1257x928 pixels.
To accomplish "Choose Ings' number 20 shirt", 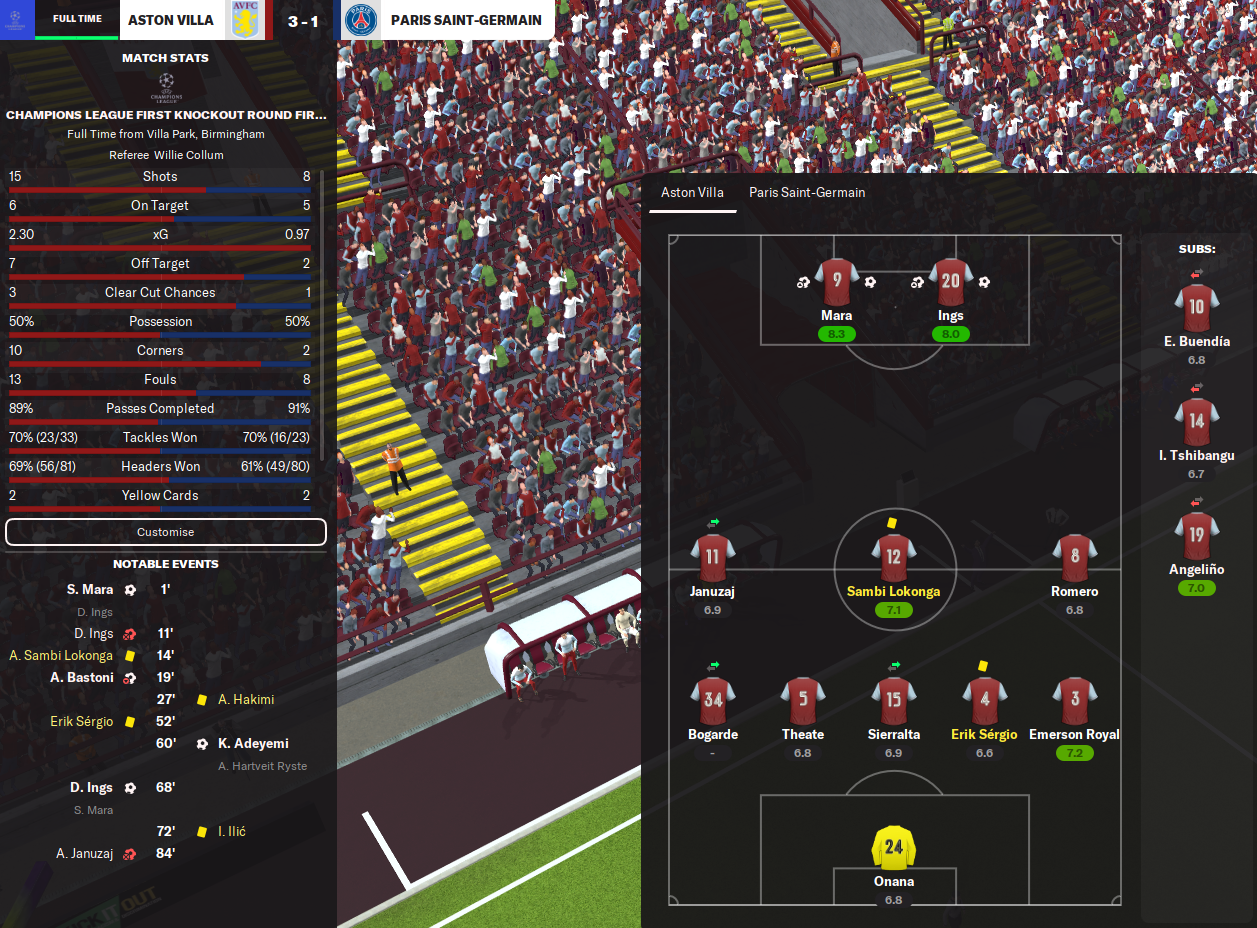I will coord(950,281).
